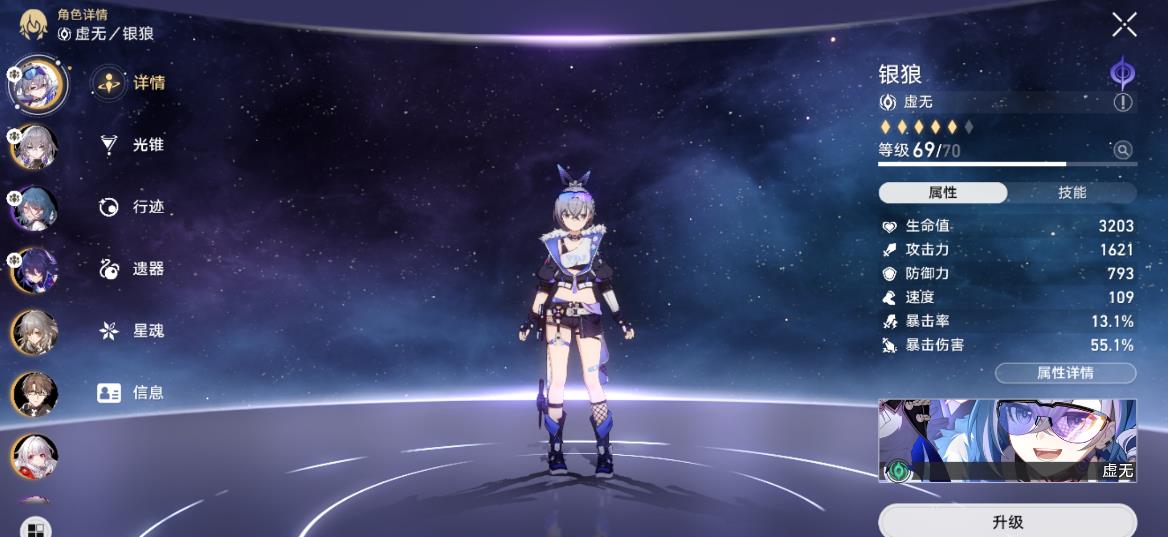Viewport: 1168px width, 537px height.
Task: Click the exclamation info icon beside 虚无
Action: click(x=1123, y=102)
